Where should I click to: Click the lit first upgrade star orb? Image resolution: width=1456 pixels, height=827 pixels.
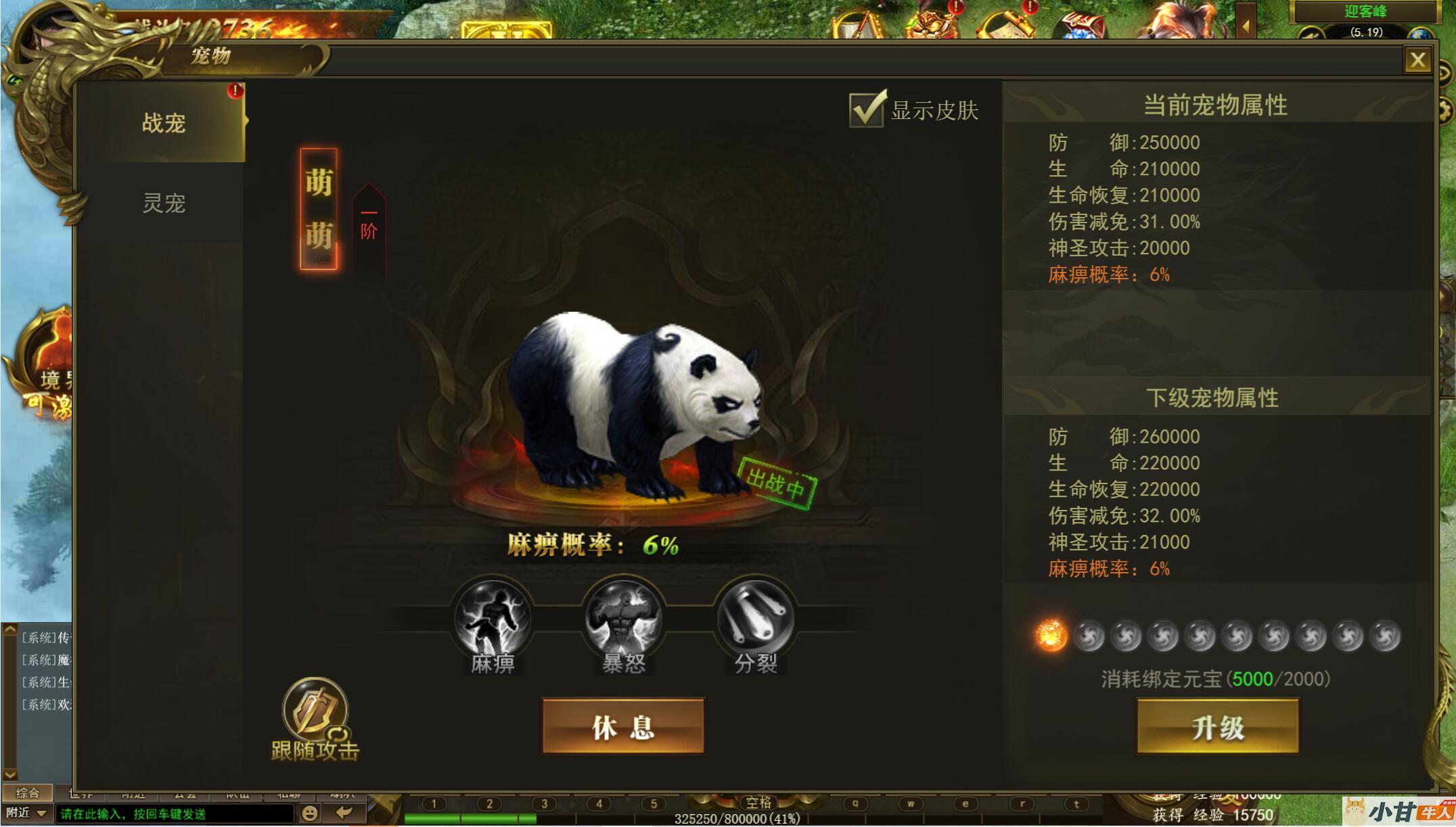[1051, 636]
